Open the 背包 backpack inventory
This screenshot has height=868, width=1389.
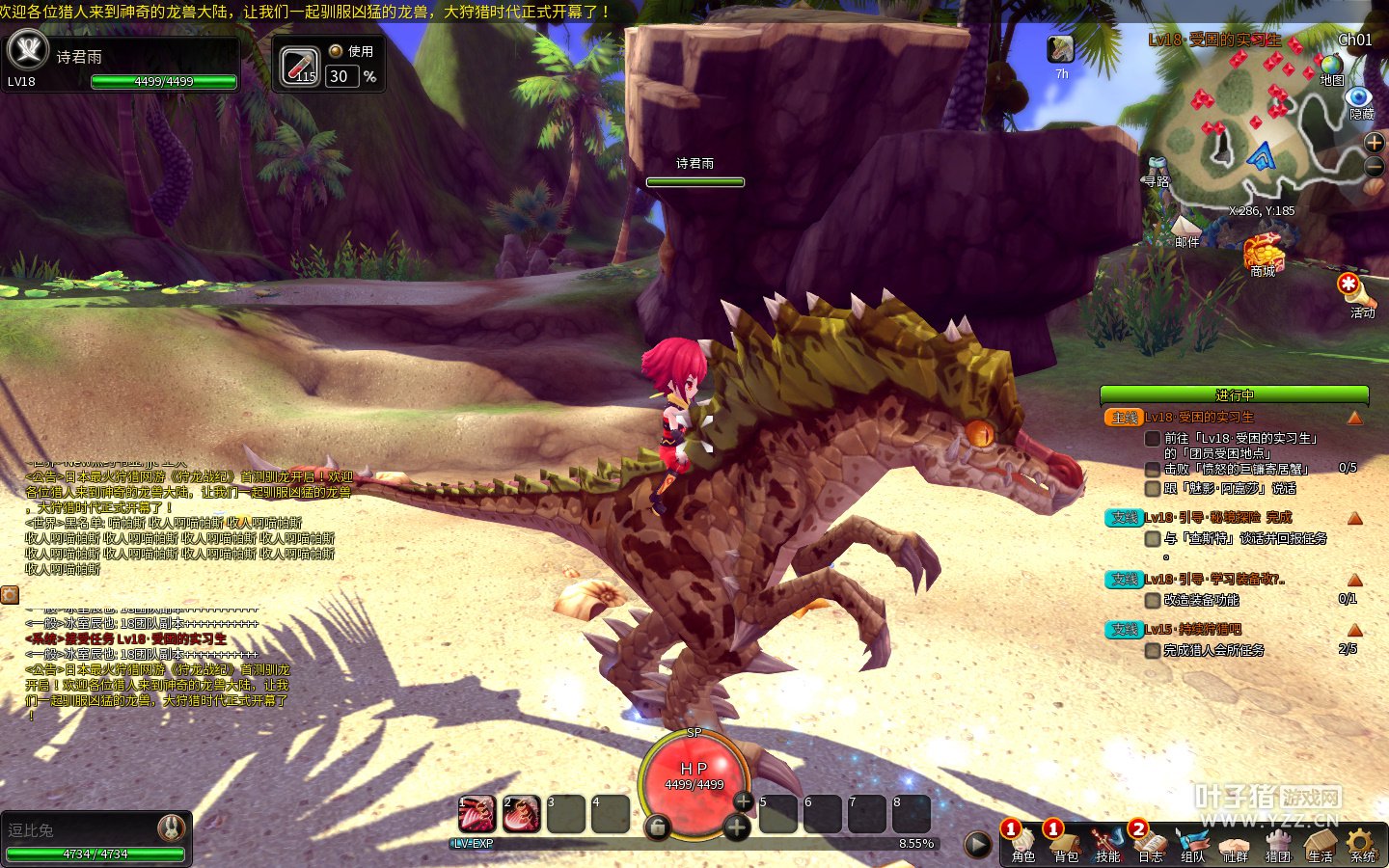pos(1065,844)
